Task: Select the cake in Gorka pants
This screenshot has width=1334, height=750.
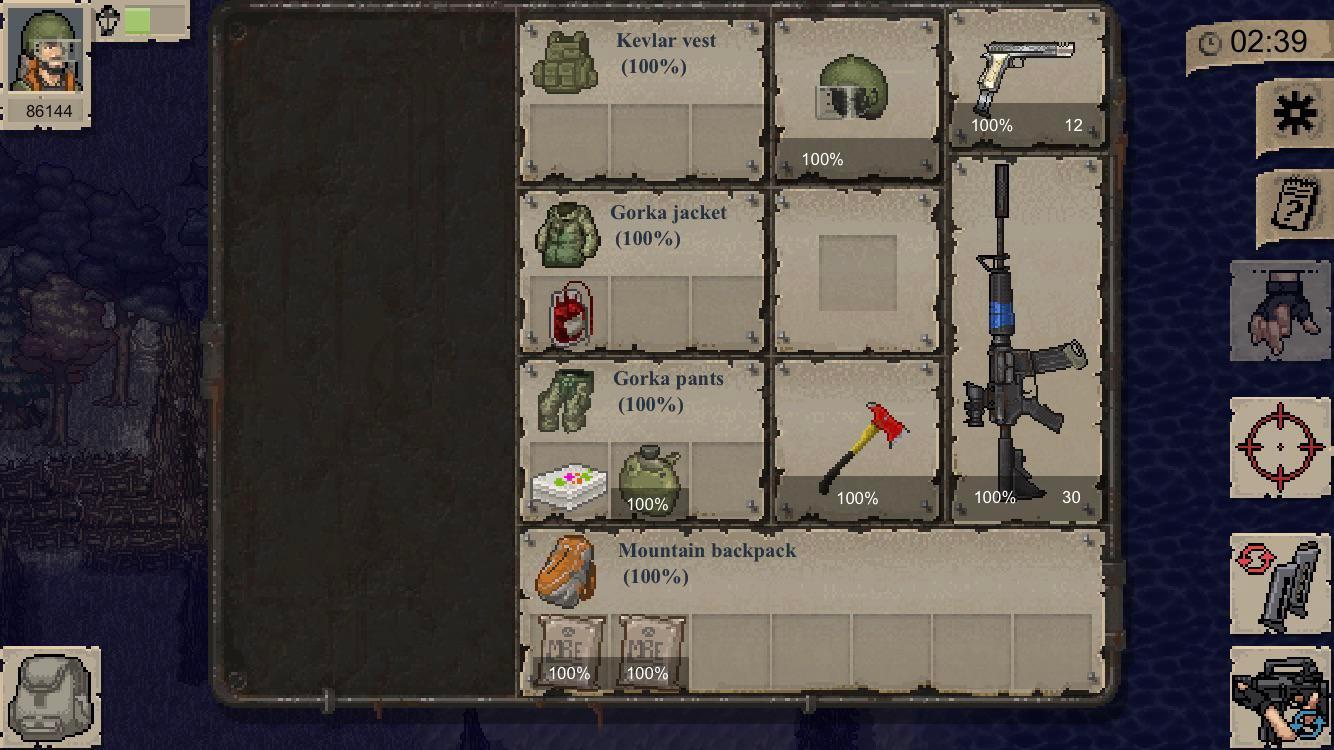Action: (x=567, y=485)
